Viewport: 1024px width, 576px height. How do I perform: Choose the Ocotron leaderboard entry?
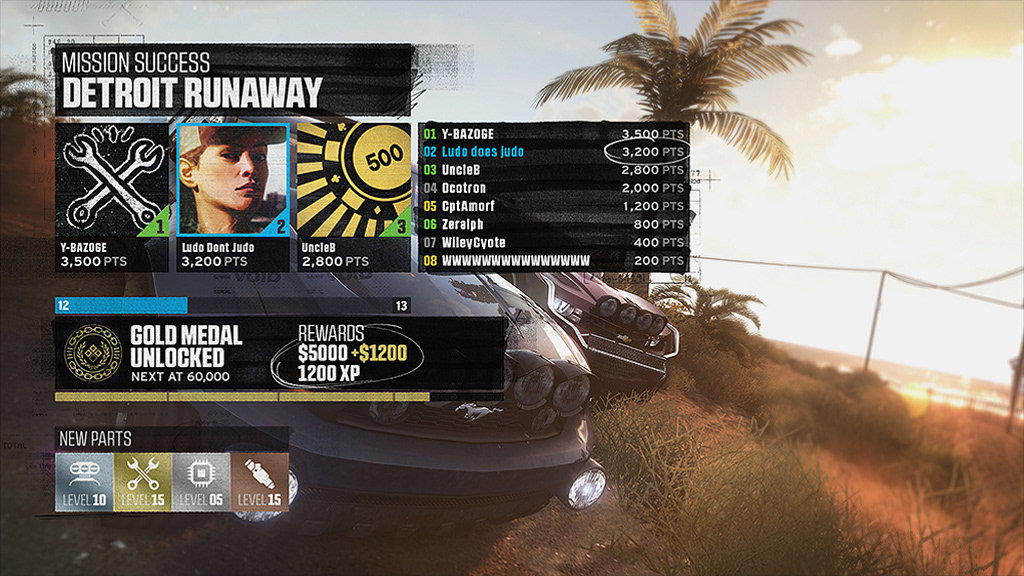coord(554,188)
